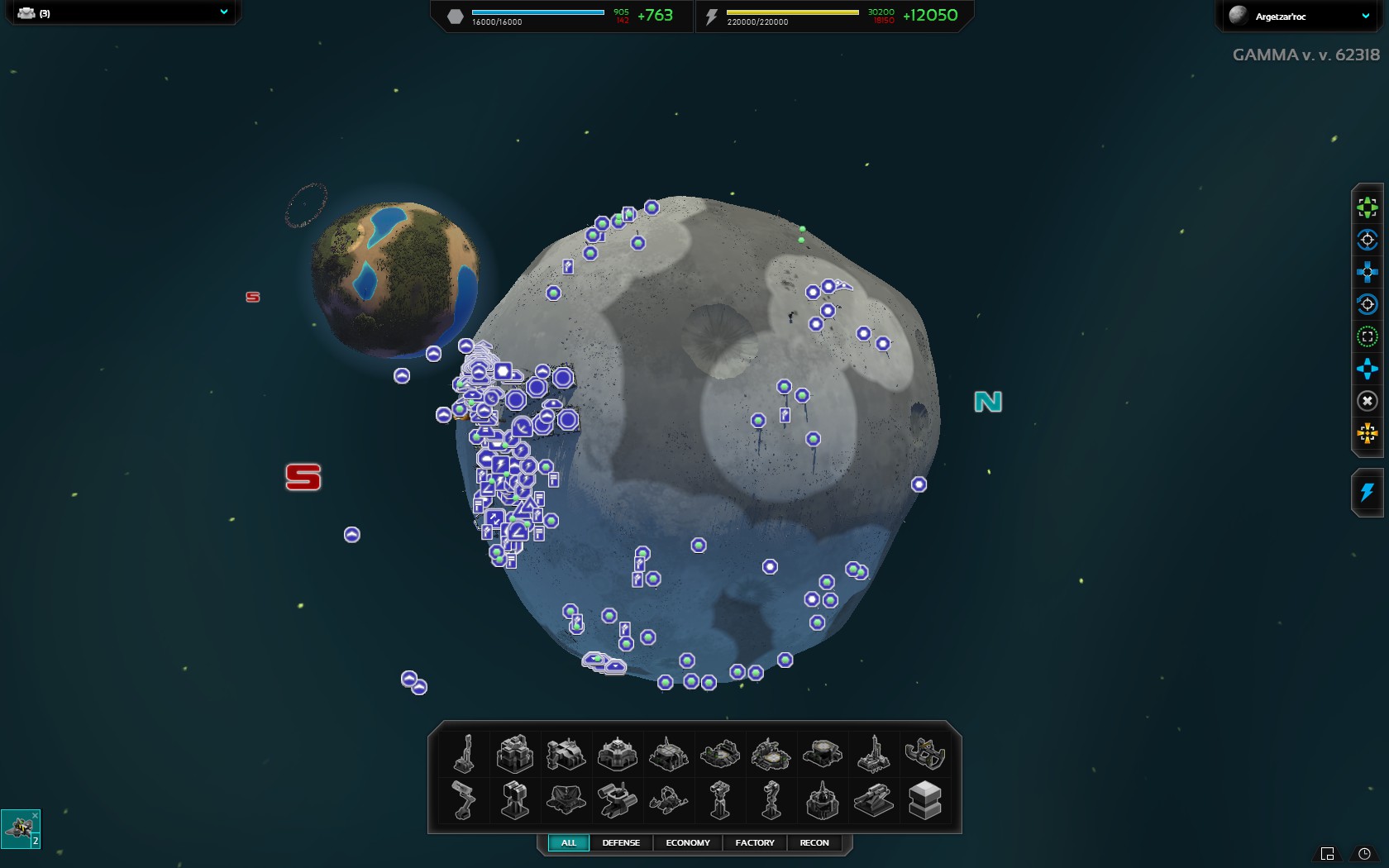Screen dimensions: 1389x868
Task: Select the selected fabricator aircraft group tile
Action: [x=19, y=829]
